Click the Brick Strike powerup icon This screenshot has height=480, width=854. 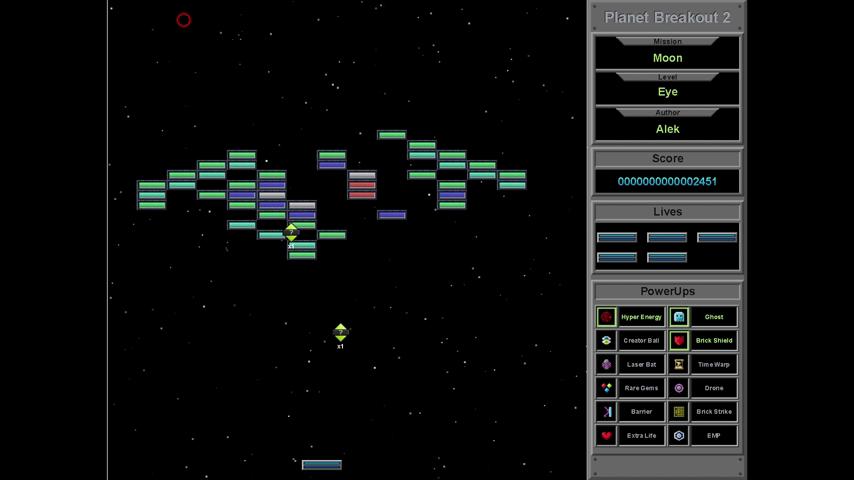pyautogui.click(x=679, y=412)
